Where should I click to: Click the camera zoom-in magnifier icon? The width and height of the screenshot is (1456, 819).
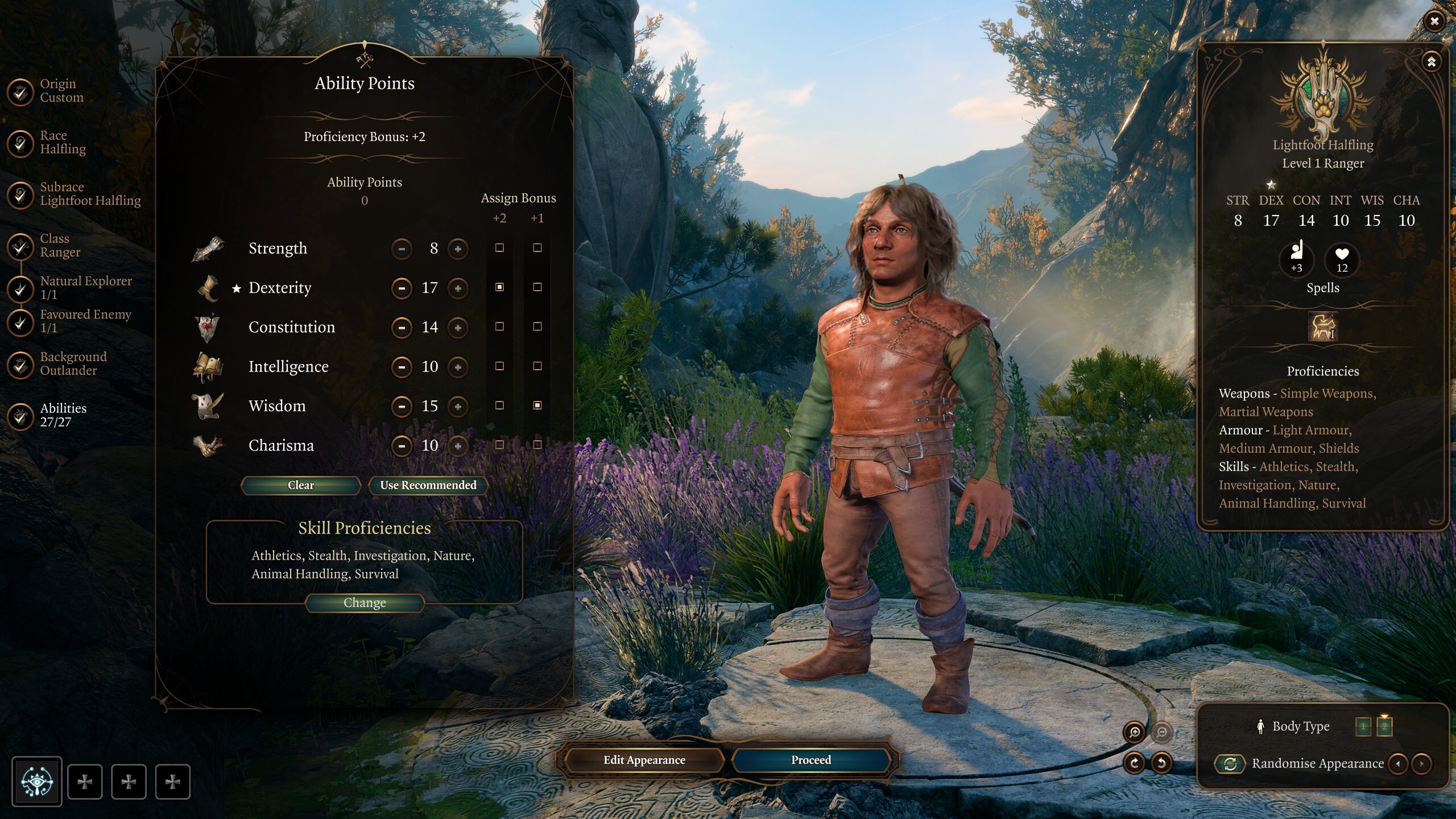click(1134, 732)
